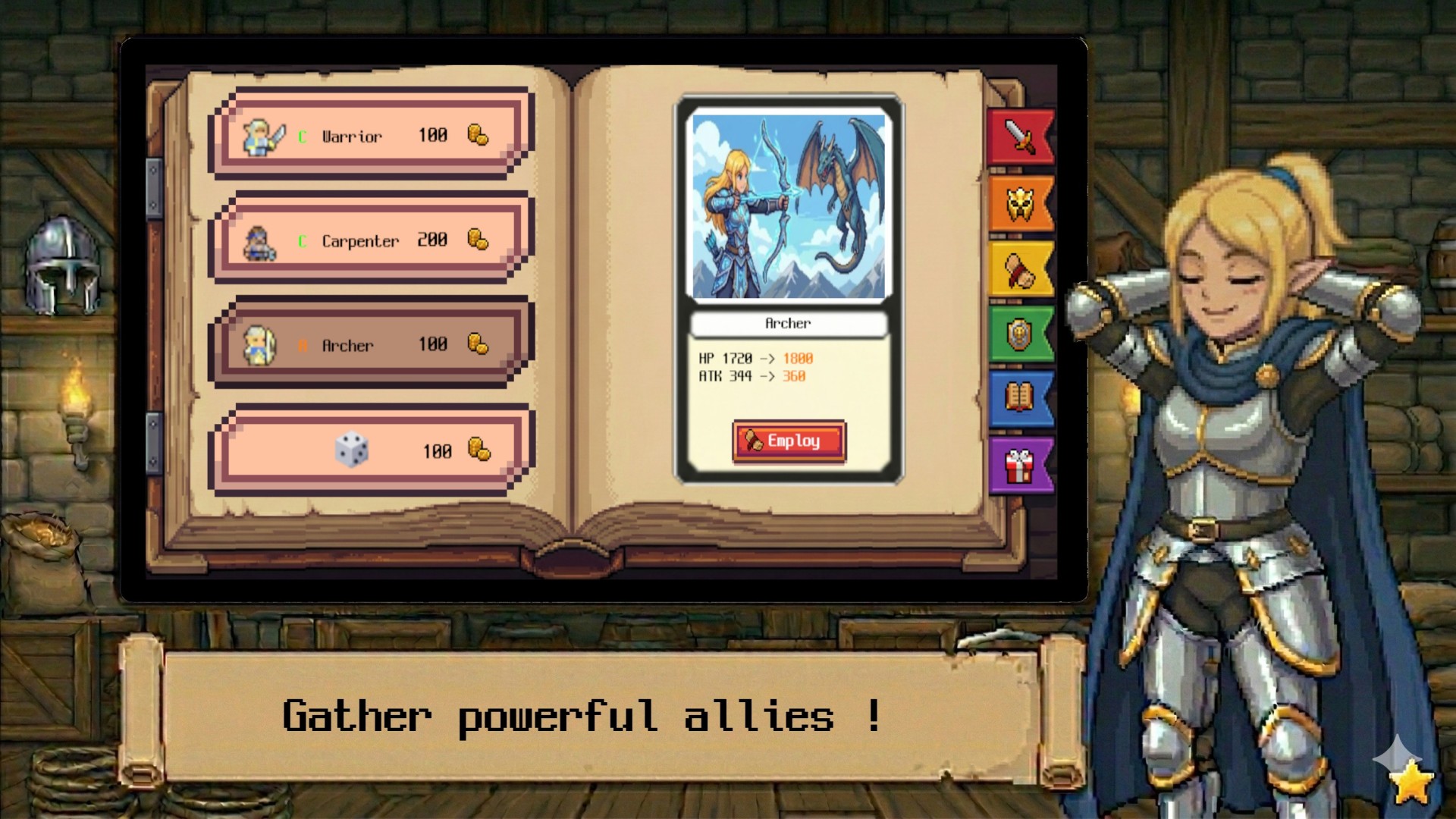Click the Archer name label on card
Viewport: 1456px width, 819px height.
tap(789, 323)
